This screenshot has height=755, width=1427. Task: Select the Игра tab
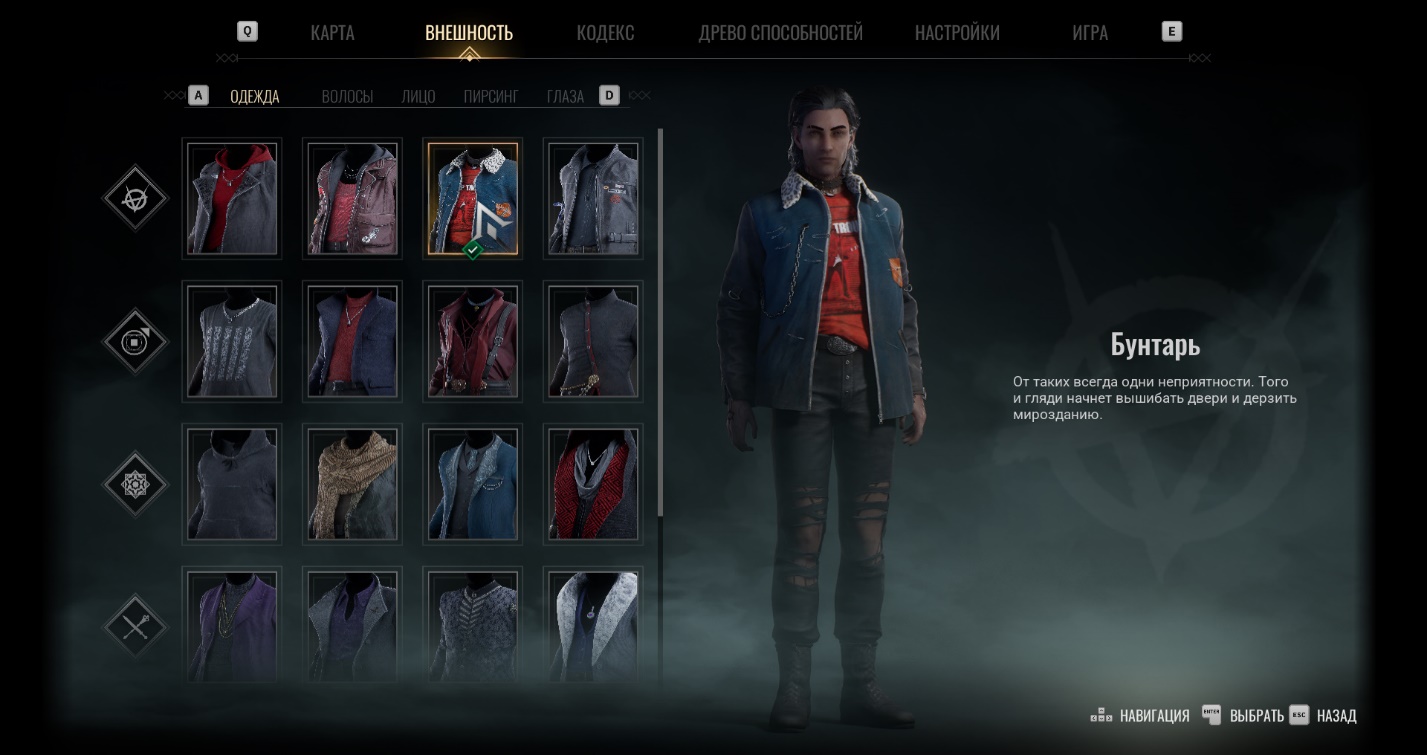tap(1089, 32)
